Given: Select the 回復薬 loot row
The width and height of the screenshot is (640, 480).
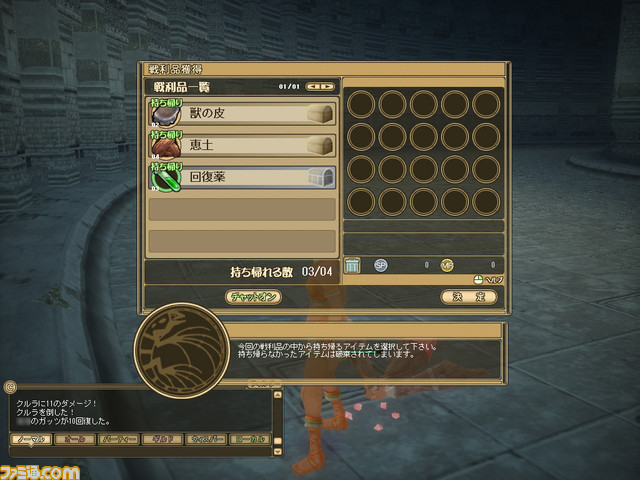Looking at the screenshot, I should tap(242, 178).
